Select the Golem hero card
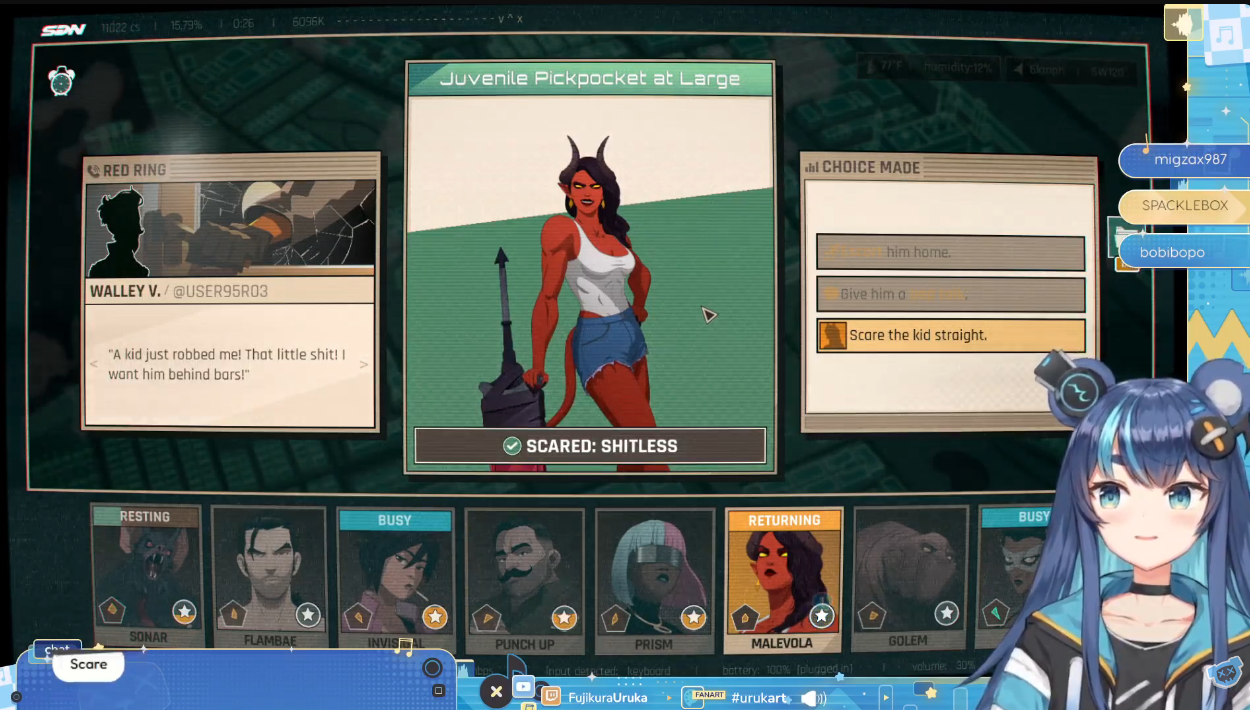This screenshot has height=710, width=1250. [908, 580]
